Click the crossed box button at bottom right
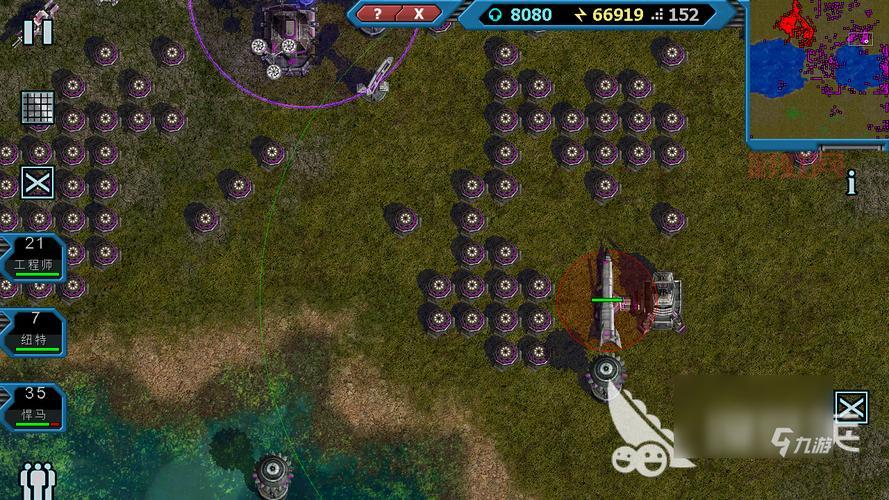 [x=851, y=406]
